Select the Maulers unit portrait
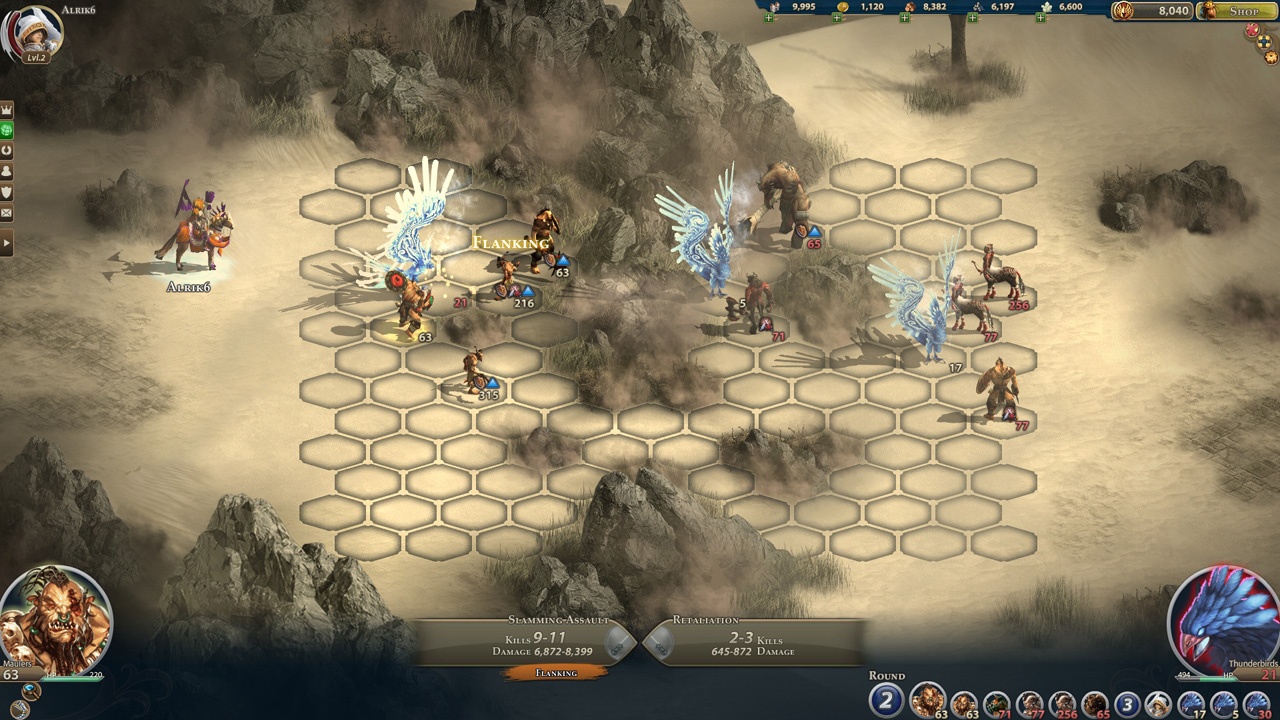Image resolution: width=1280 pixels, height=720 pixels. coord(56,620)
